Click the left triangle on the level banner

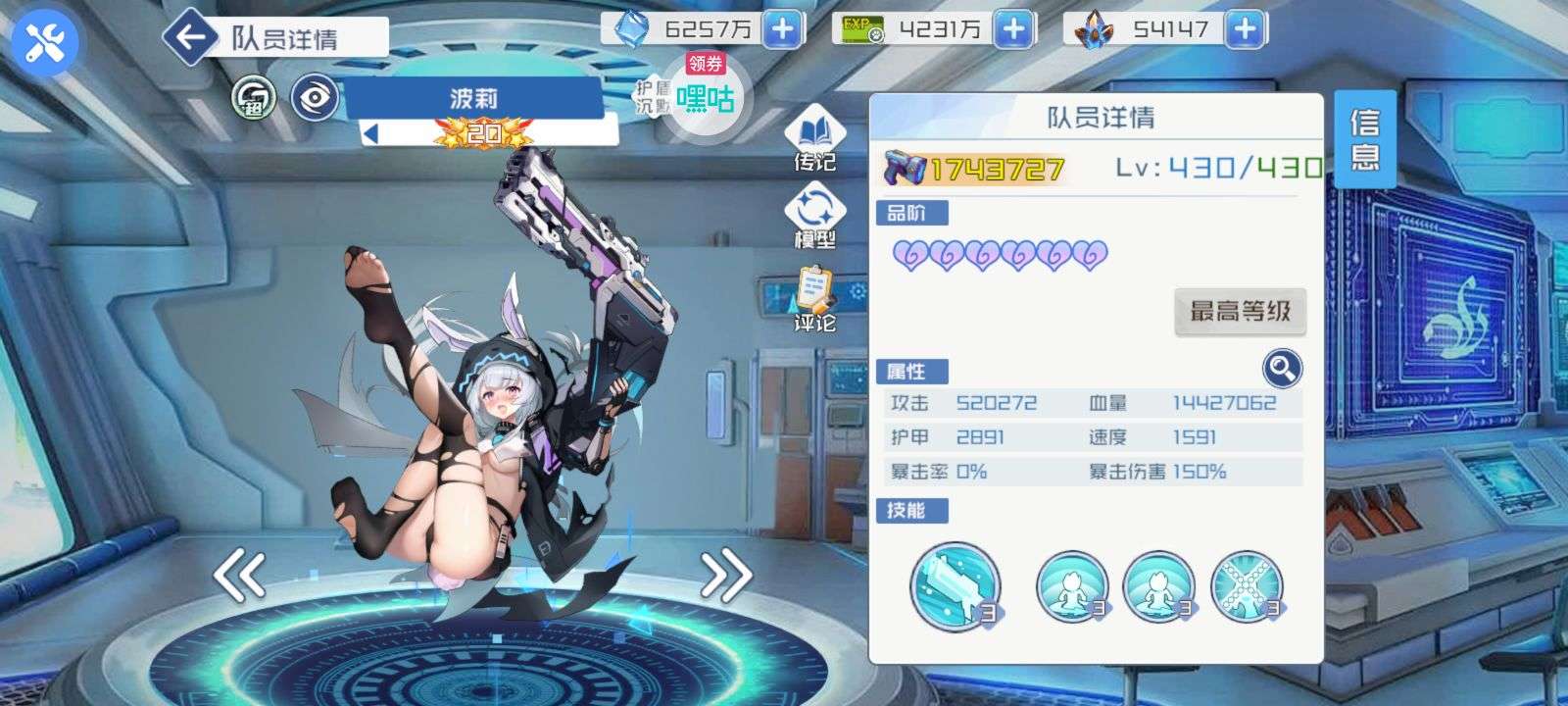[x=370, y=131]
